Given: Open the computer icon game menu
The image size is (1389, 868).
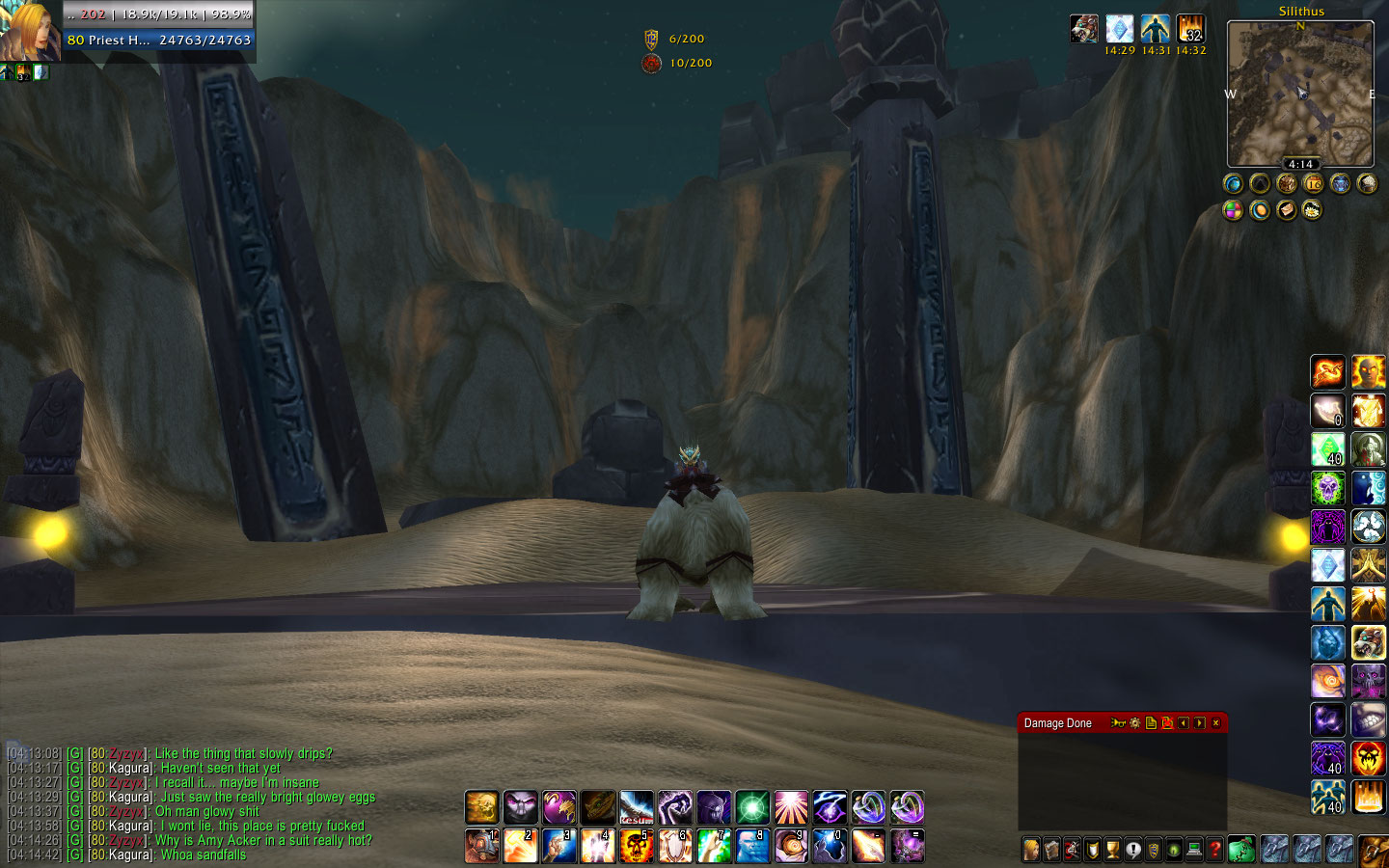Looking at the screenshot, I should (x=1194, y=850).
